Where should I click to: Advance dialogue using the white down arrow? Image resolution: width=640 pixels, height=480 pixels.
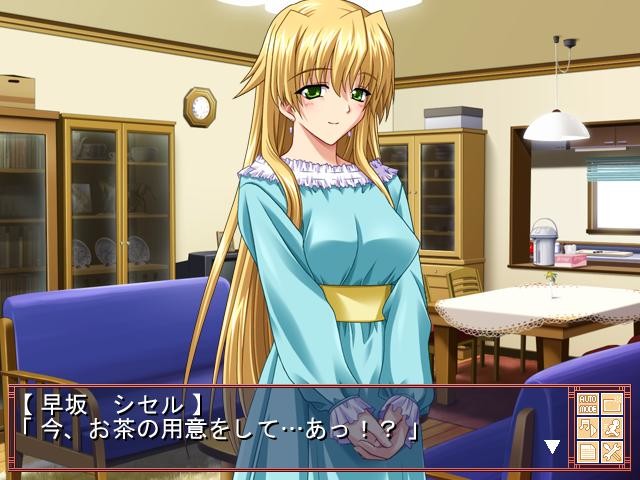point(551,446)
